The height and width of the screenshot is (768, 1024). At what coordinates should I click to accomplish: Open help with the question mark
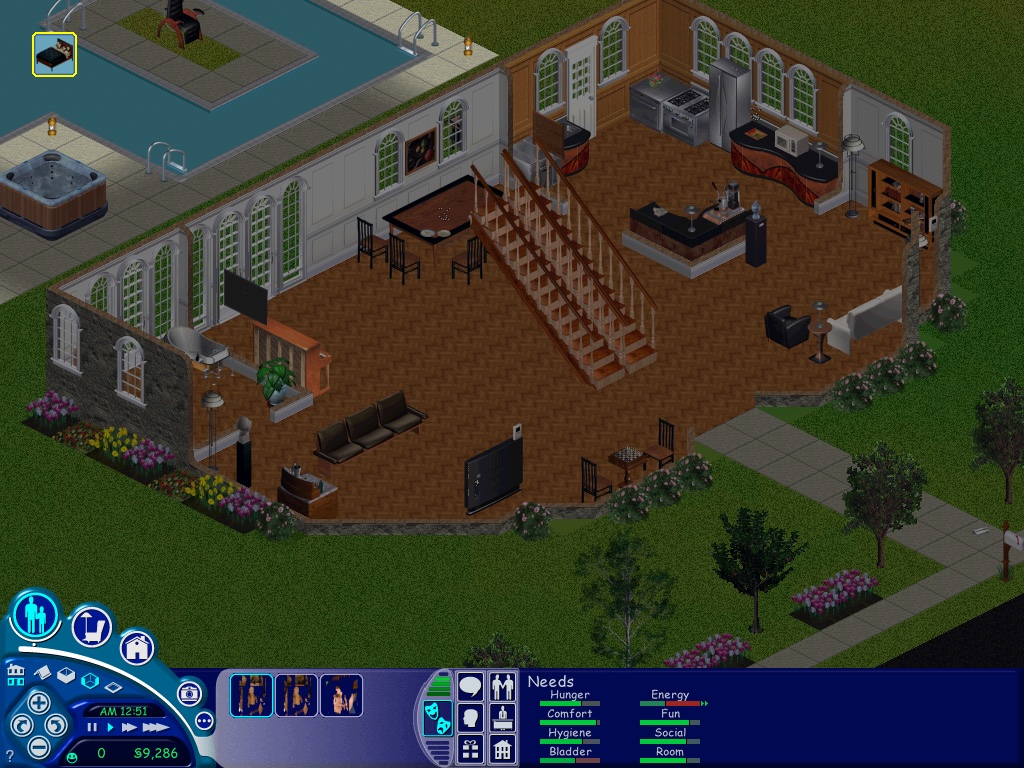coord(10,755)
